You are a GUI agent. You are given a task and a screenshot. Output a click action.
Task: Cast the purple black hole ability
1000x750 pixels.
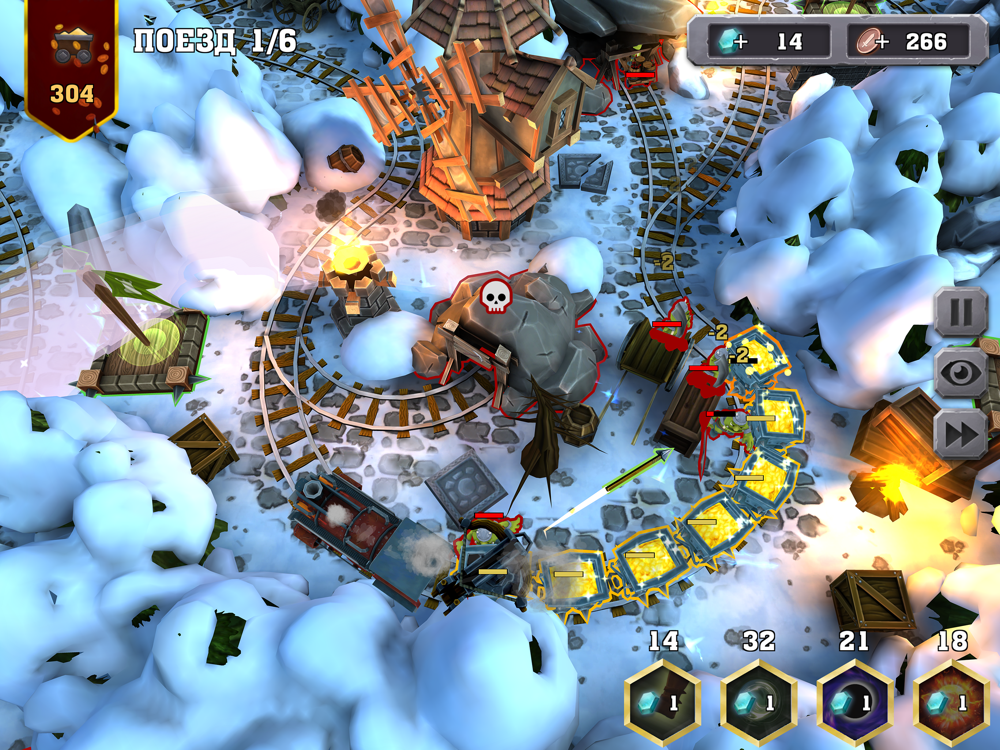pyautogui.click(x=854, y=701)
